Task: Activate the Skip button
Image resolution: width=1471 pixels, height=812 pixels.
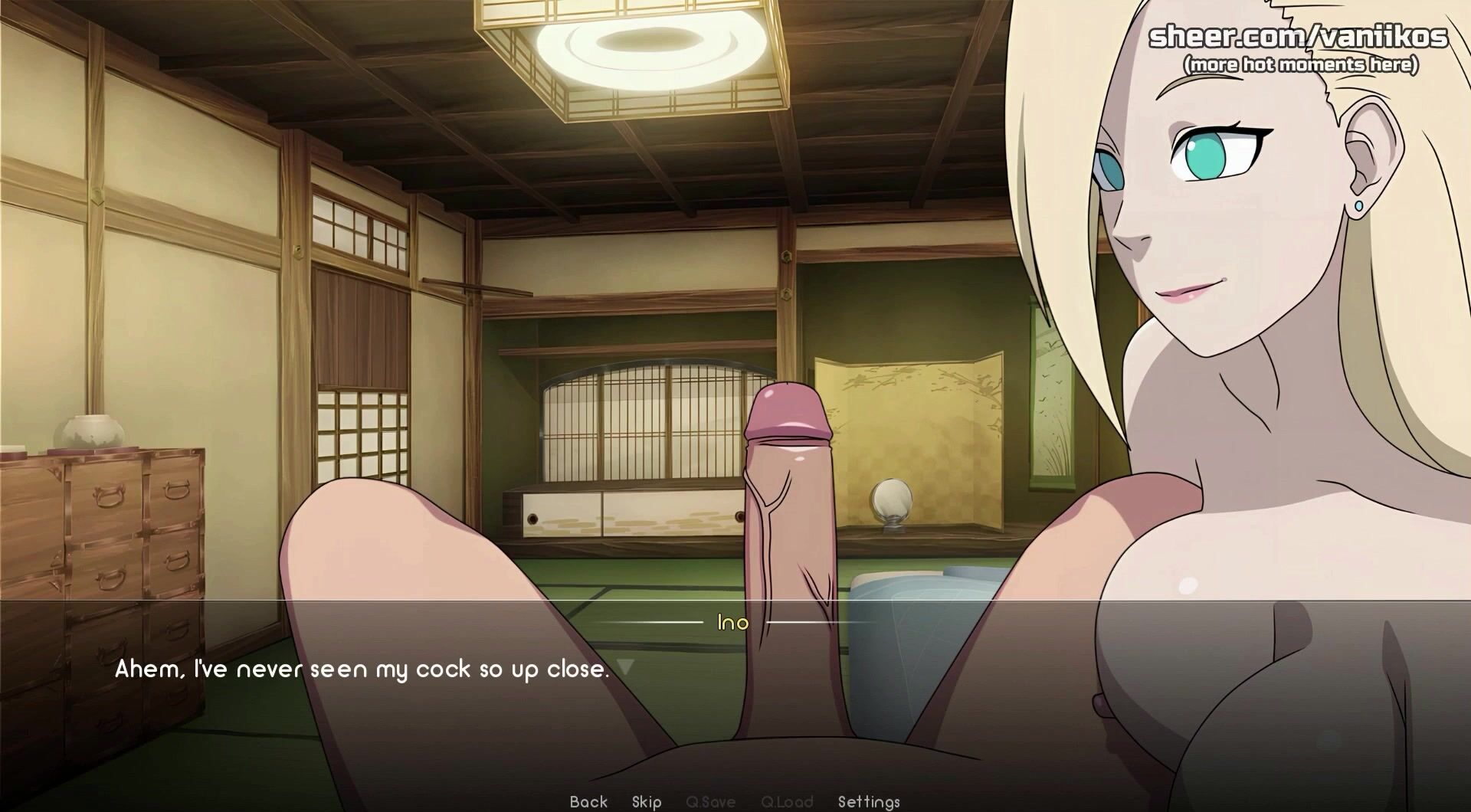Action: (647, 801)
